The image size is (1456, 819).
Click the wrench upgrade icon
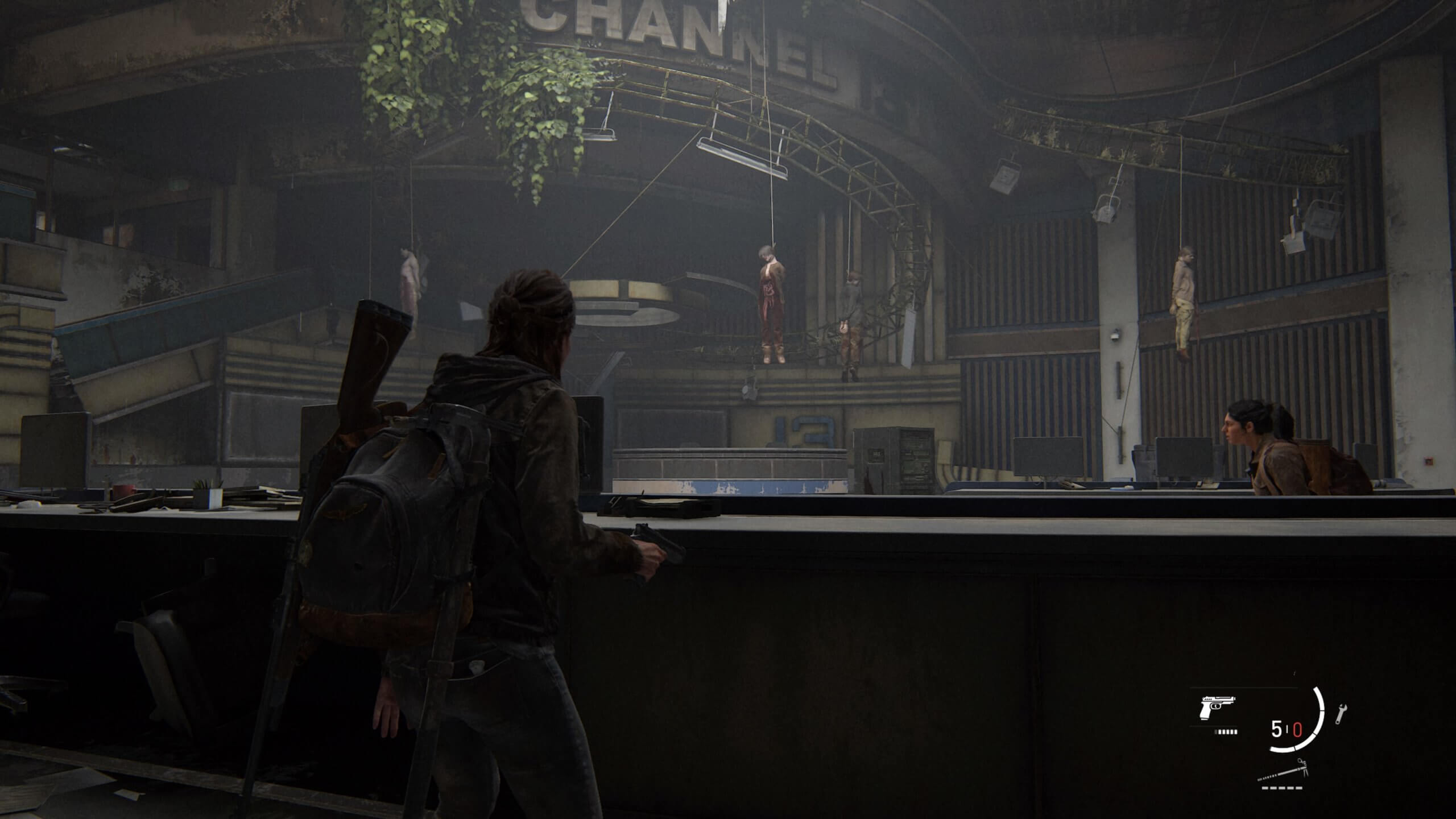(x=1341, y=714)
